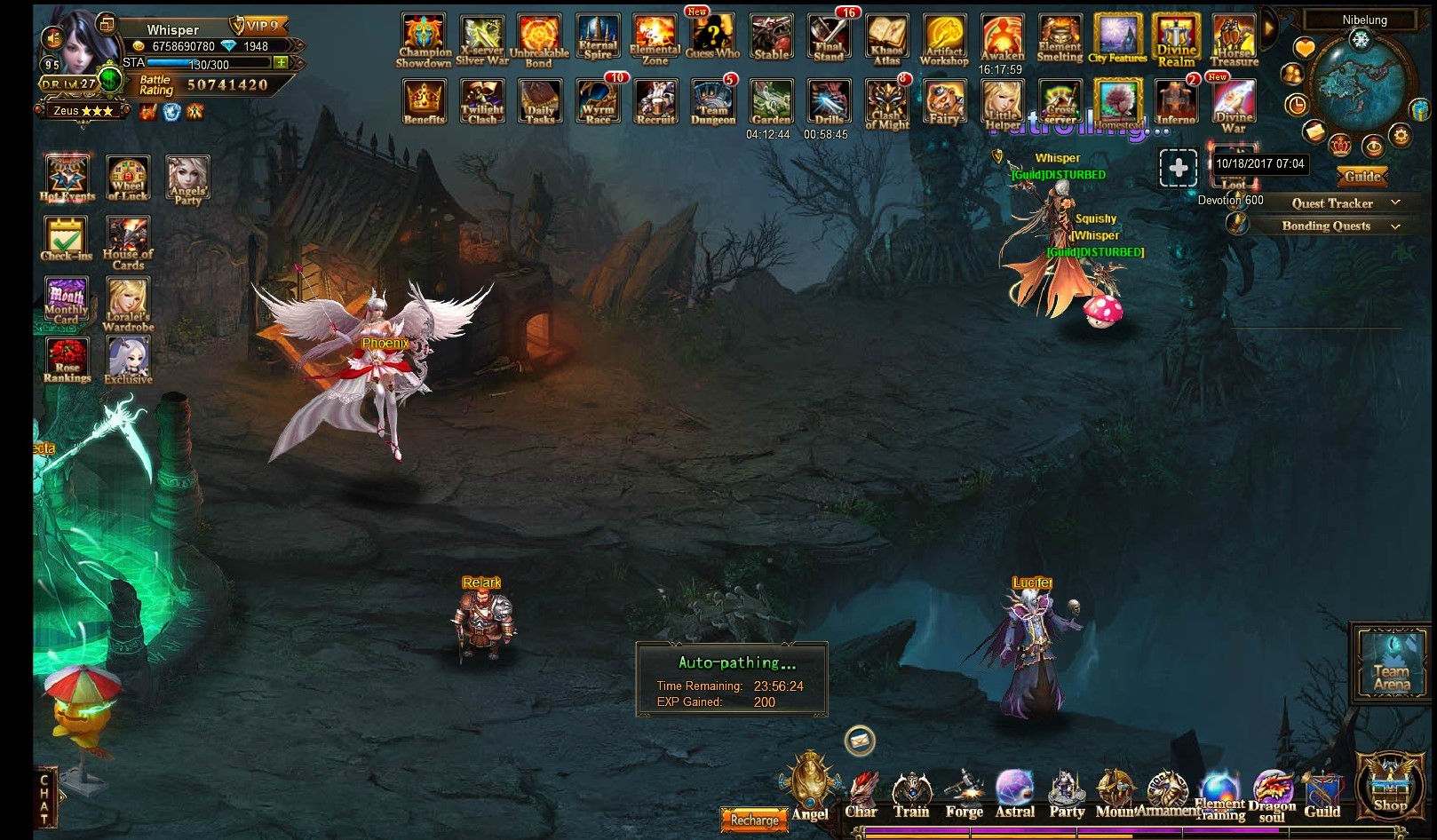Open the Guild menu

coord(1322,795)
